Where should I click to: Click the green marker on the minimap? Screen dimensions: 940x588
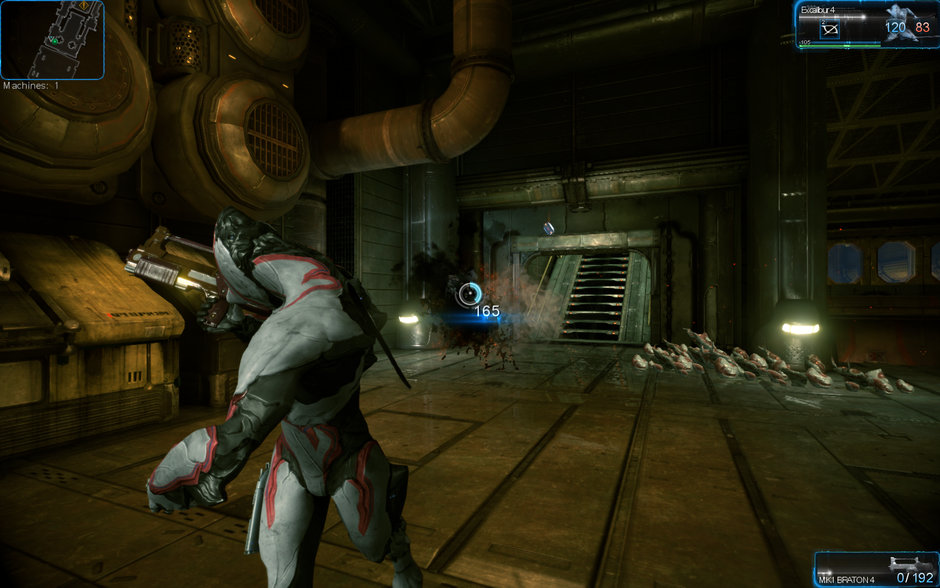tap(56, 40)
